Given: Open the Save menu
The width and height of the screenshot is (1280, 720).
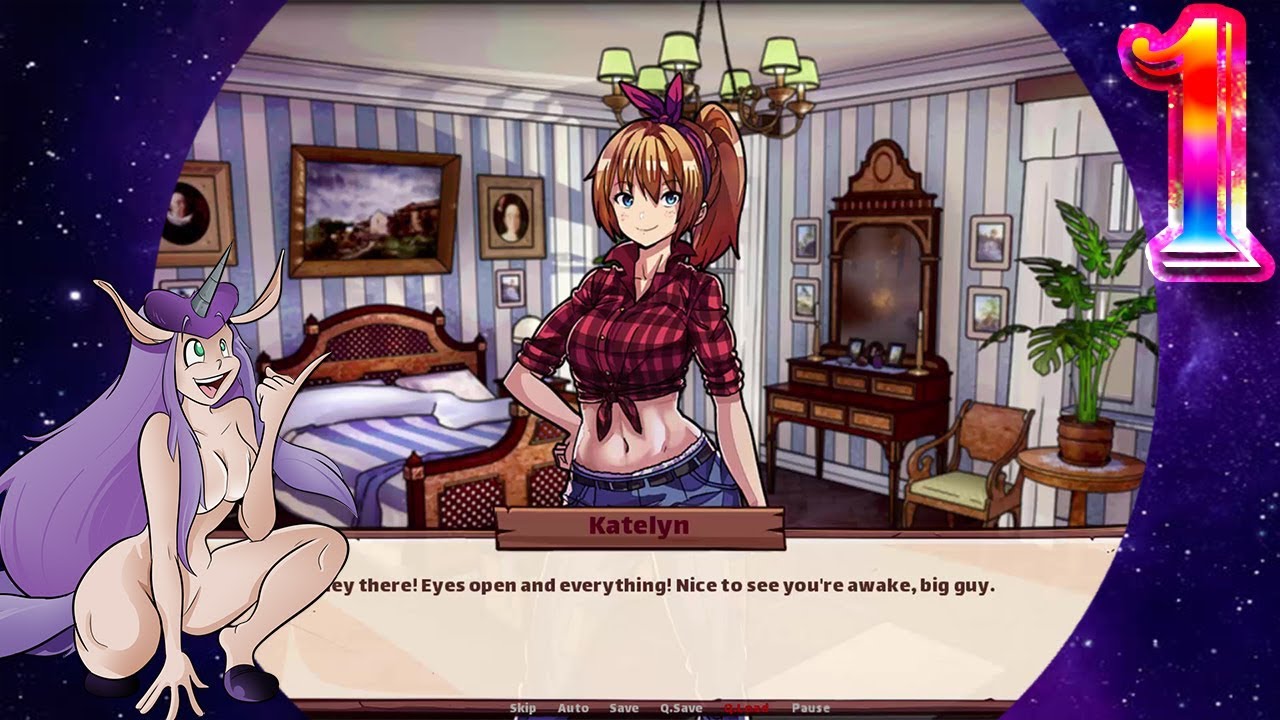Looking at the screenshot, I should click(x=624, y=708).
